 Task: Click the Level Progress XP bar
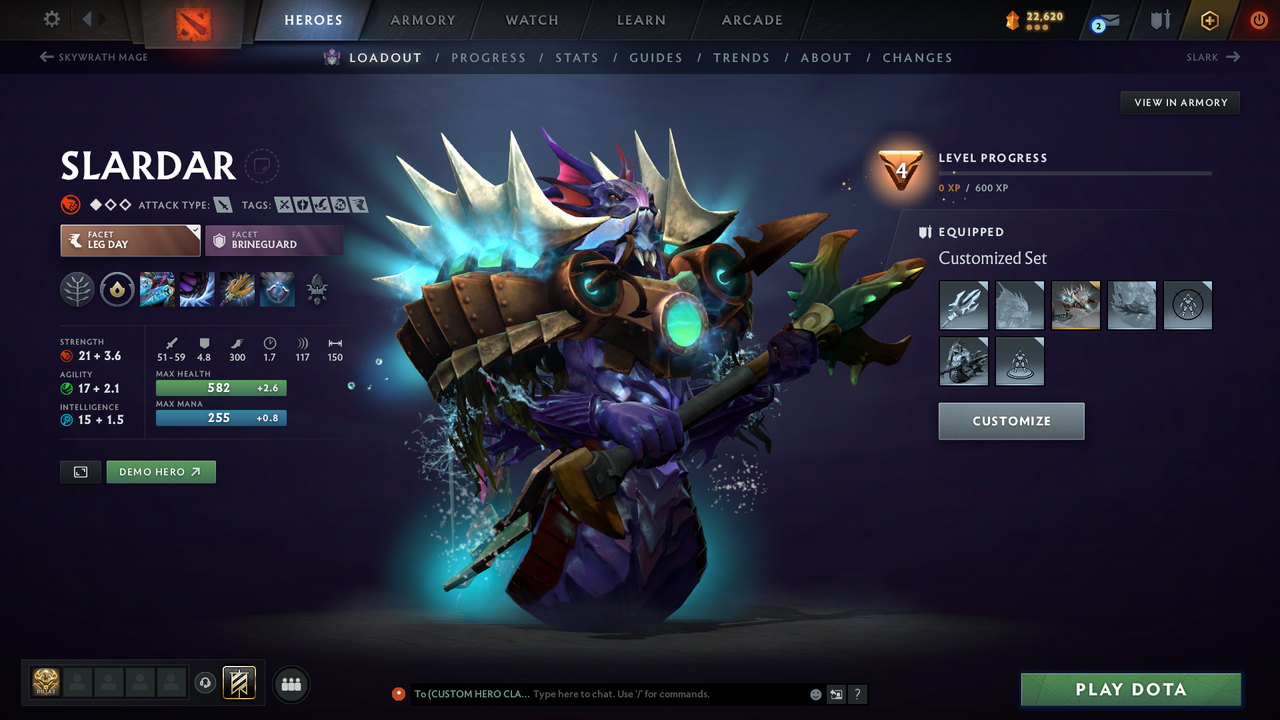[x=1076, y=172]
